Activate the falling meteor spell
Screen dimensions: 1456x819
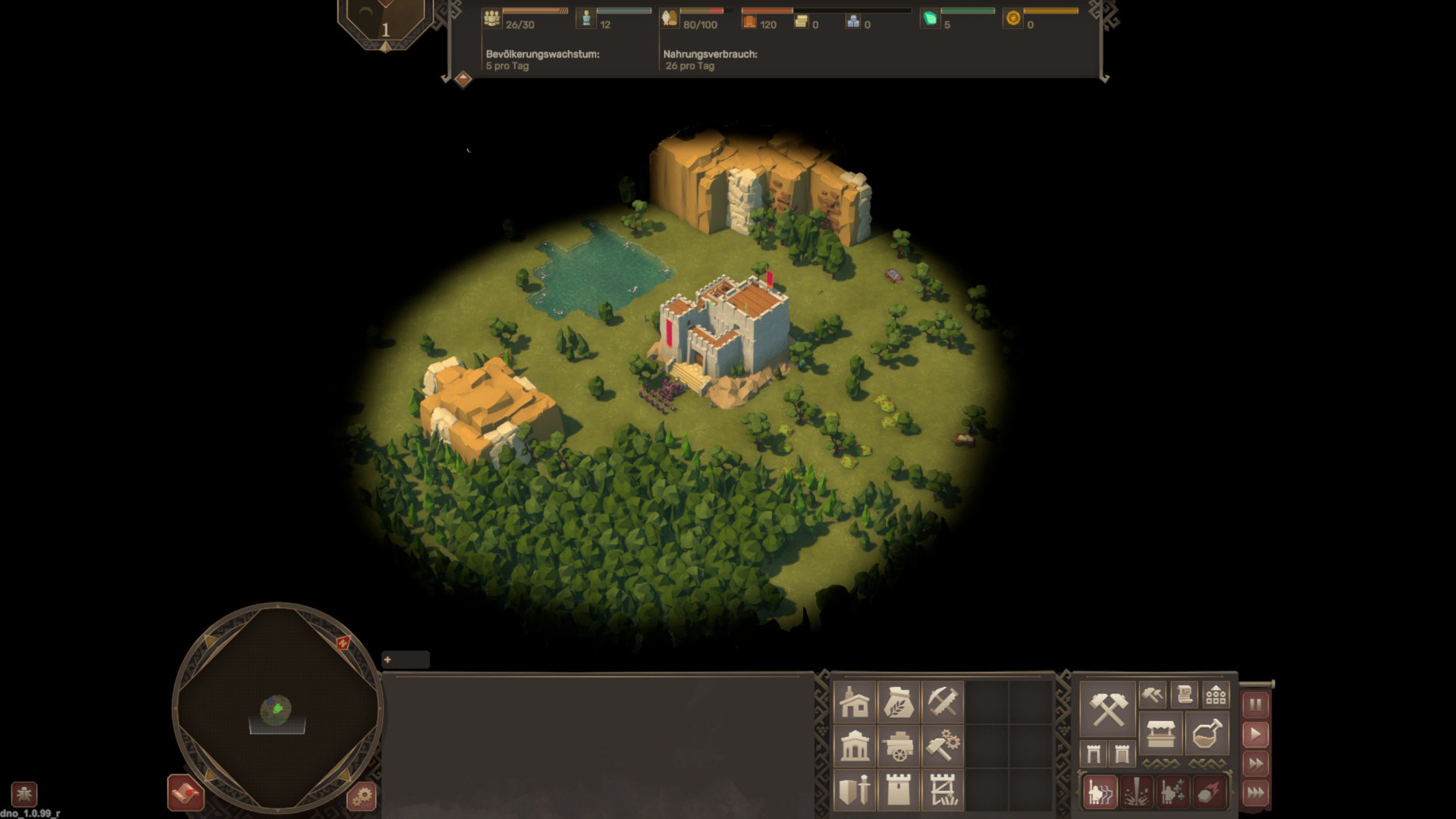(x=1209, y=792)
